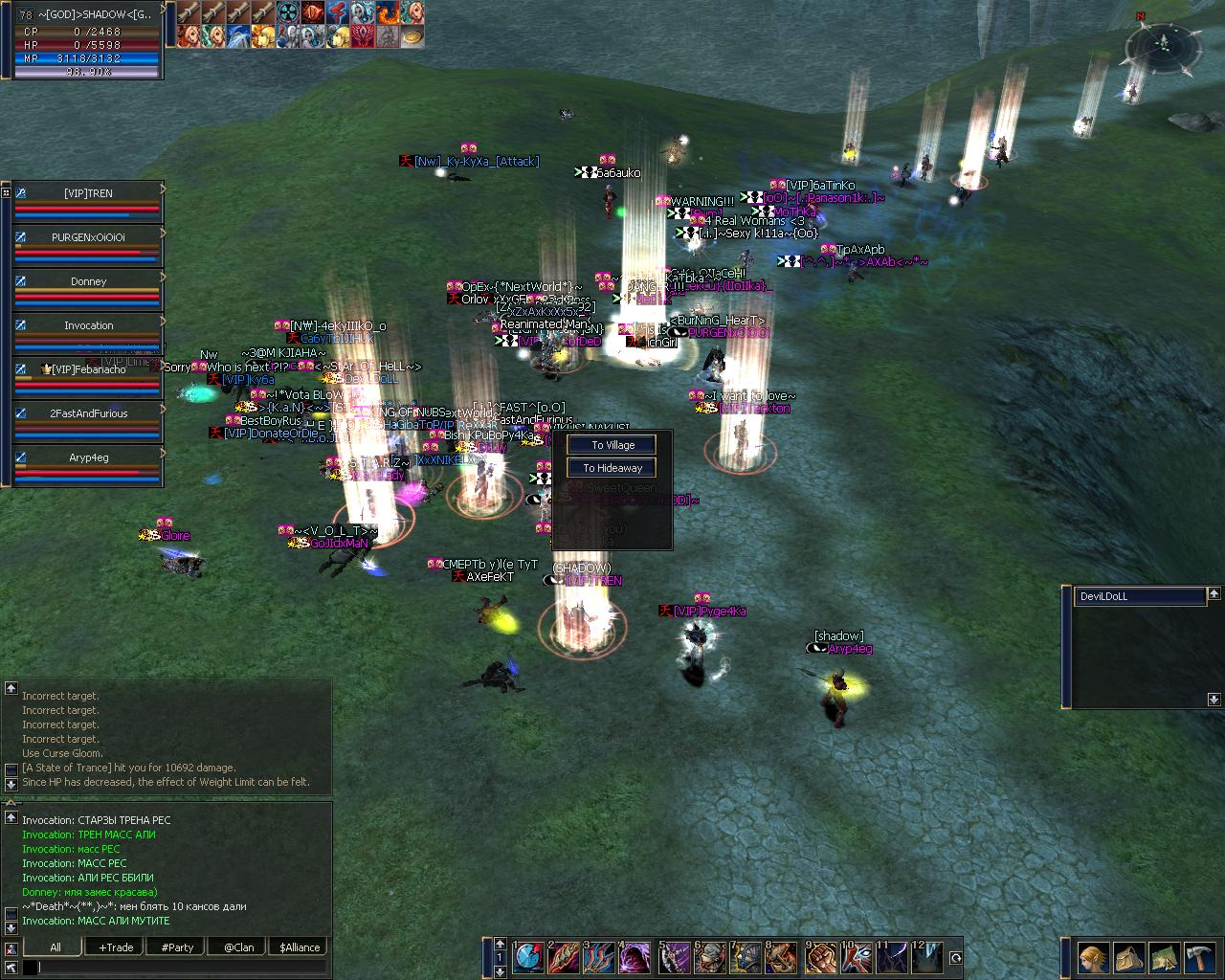Select party member PURGENxOiOiOi
Image resolution: width=1225 pixels, height=980 pixels.
pyautogui.click(x=88, y=237)
